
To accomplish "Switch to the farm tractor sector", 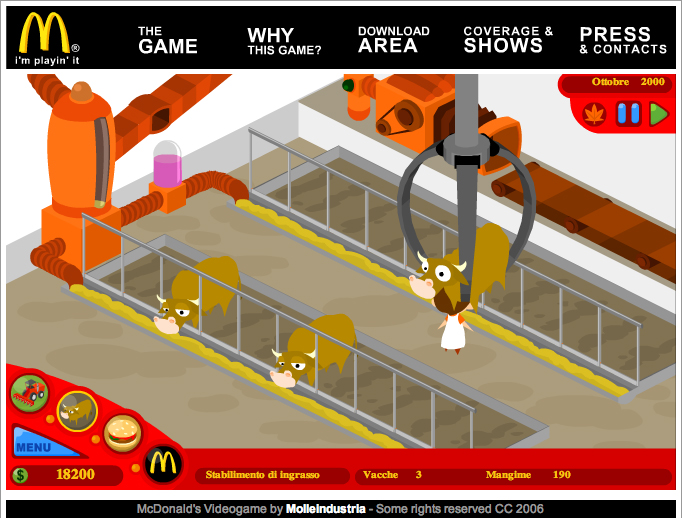I will point(30,393).
